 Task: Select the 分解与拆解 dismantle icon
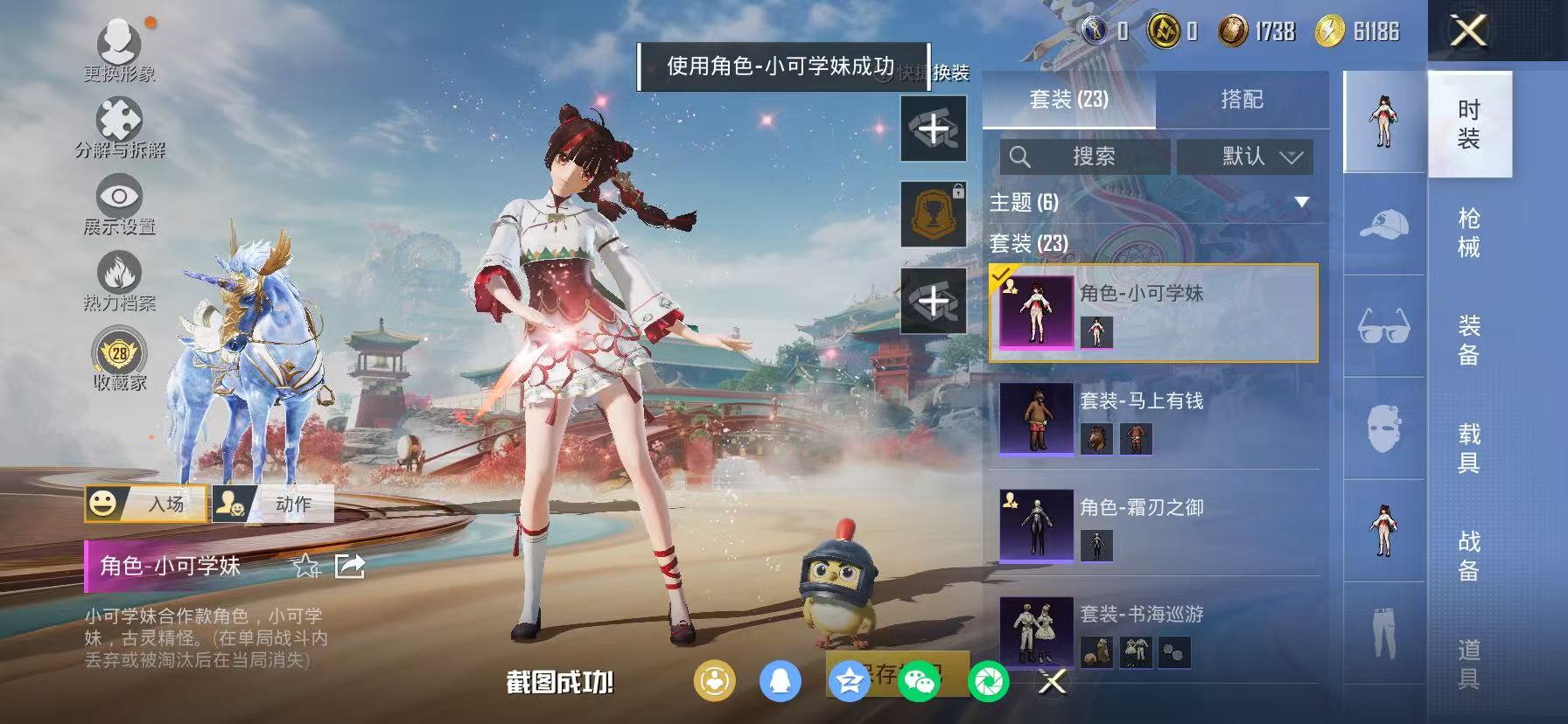117,117
